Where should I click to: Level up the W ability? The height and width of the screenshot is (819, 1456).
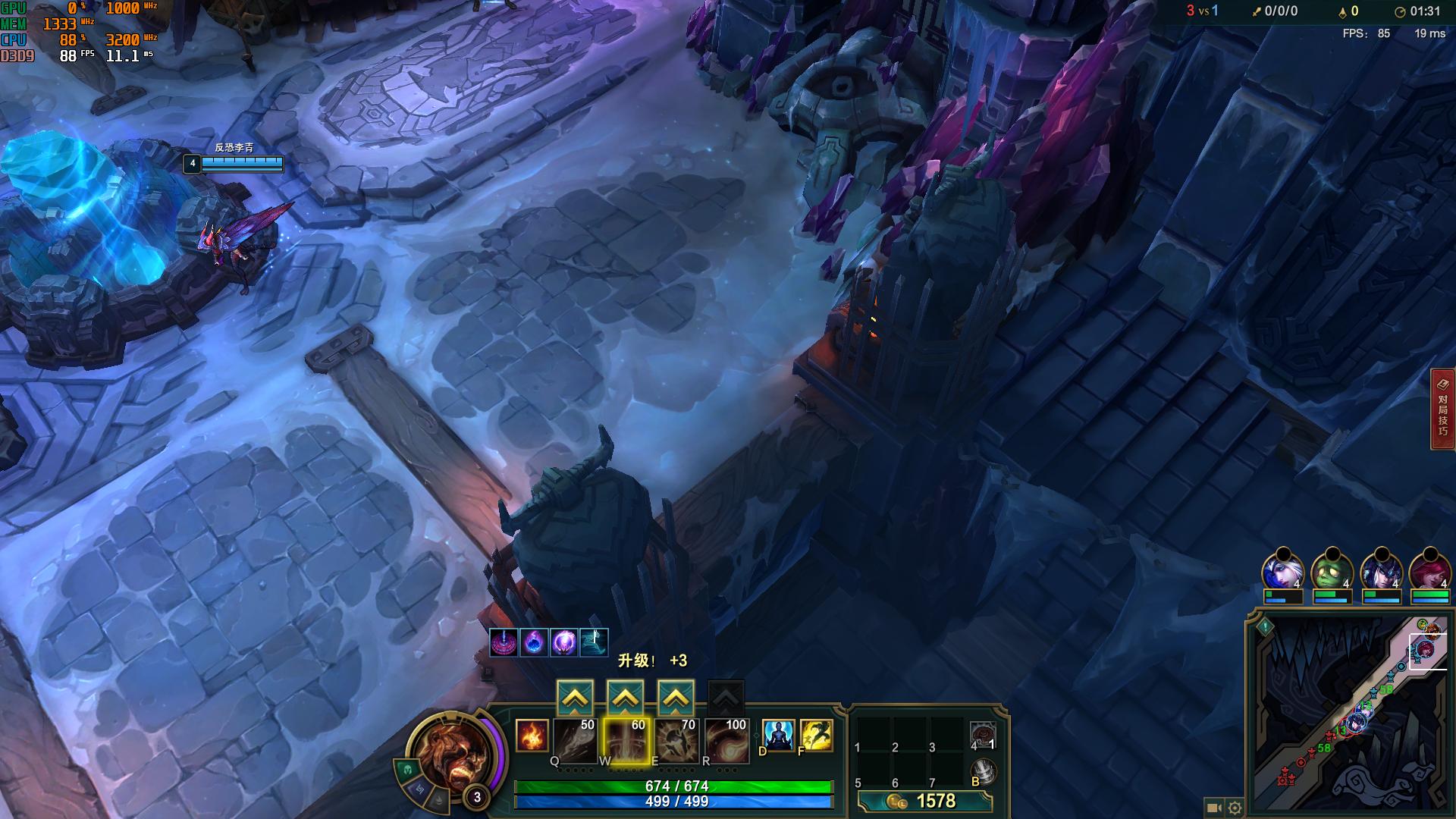(x=626, y=698)
